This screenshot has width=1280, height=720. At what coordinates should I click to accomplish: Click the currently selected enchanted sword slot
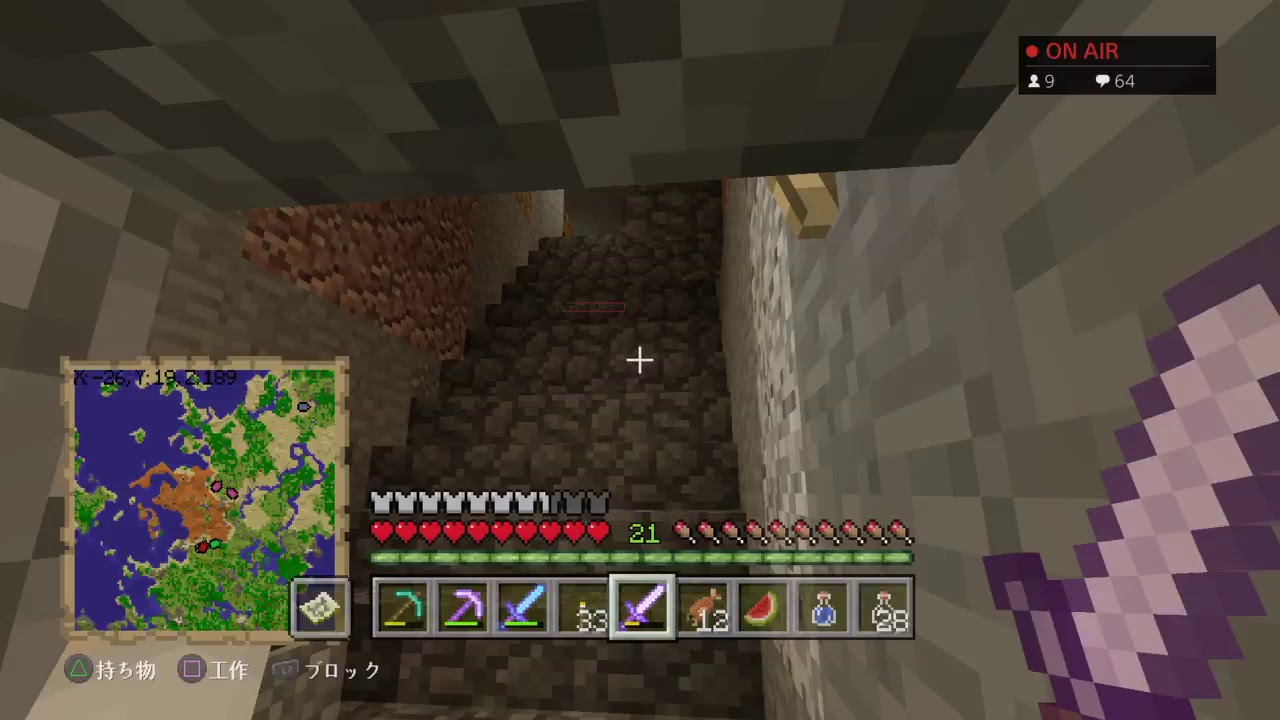pyautogui.click(x=643, y=607)
